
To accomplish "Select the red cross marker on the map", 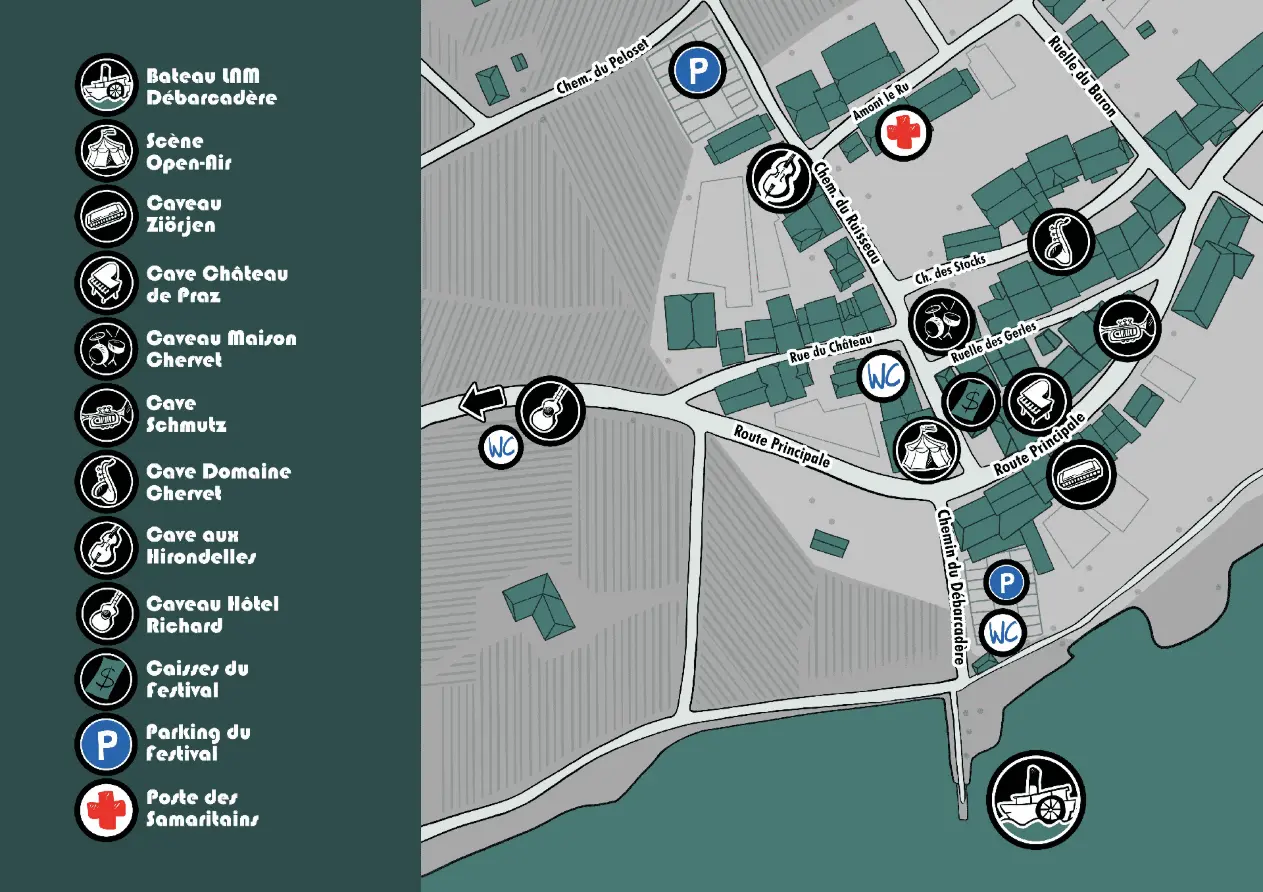I will click(x=903, y=133).
